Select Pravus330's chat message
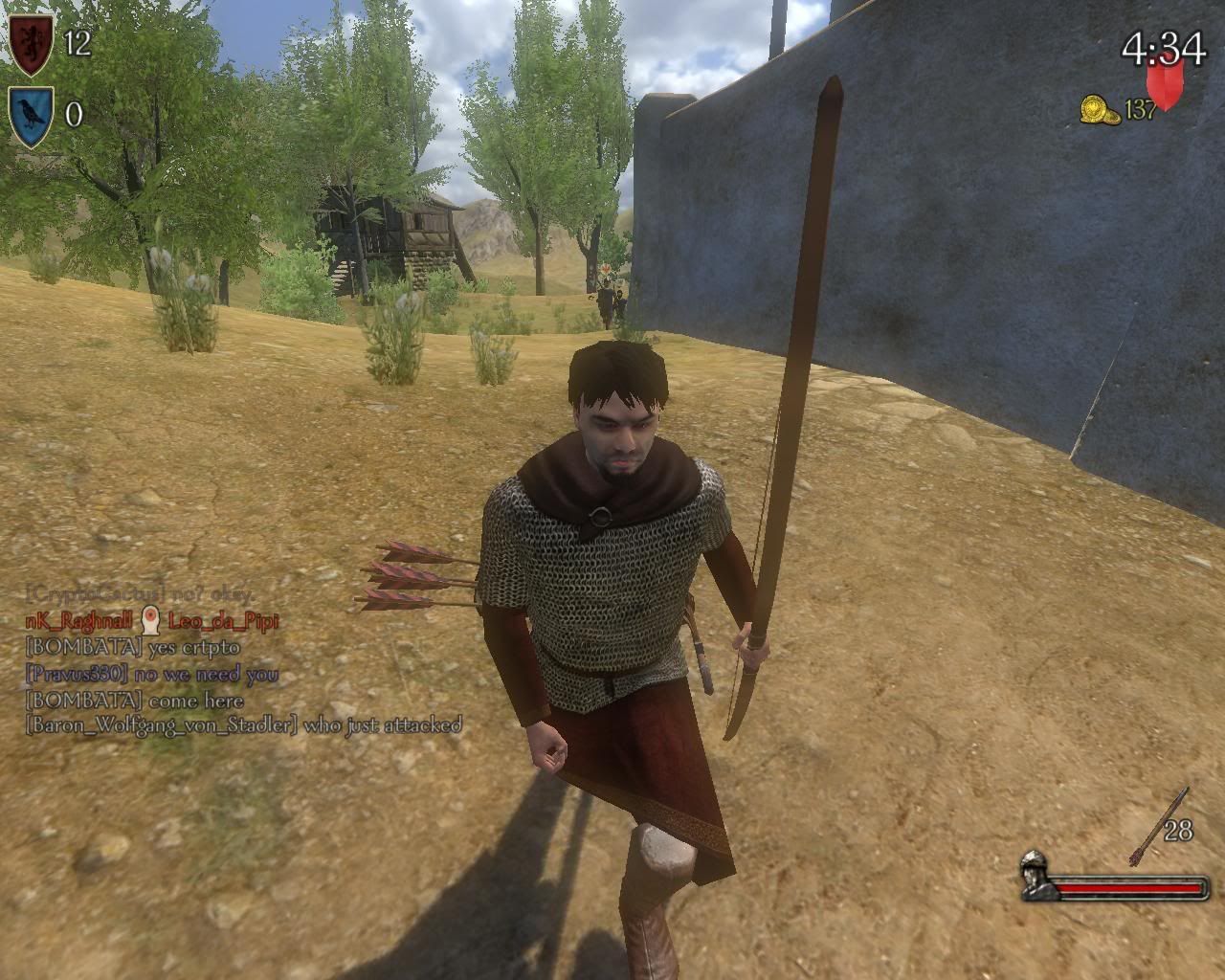 [x=152, y=674]
